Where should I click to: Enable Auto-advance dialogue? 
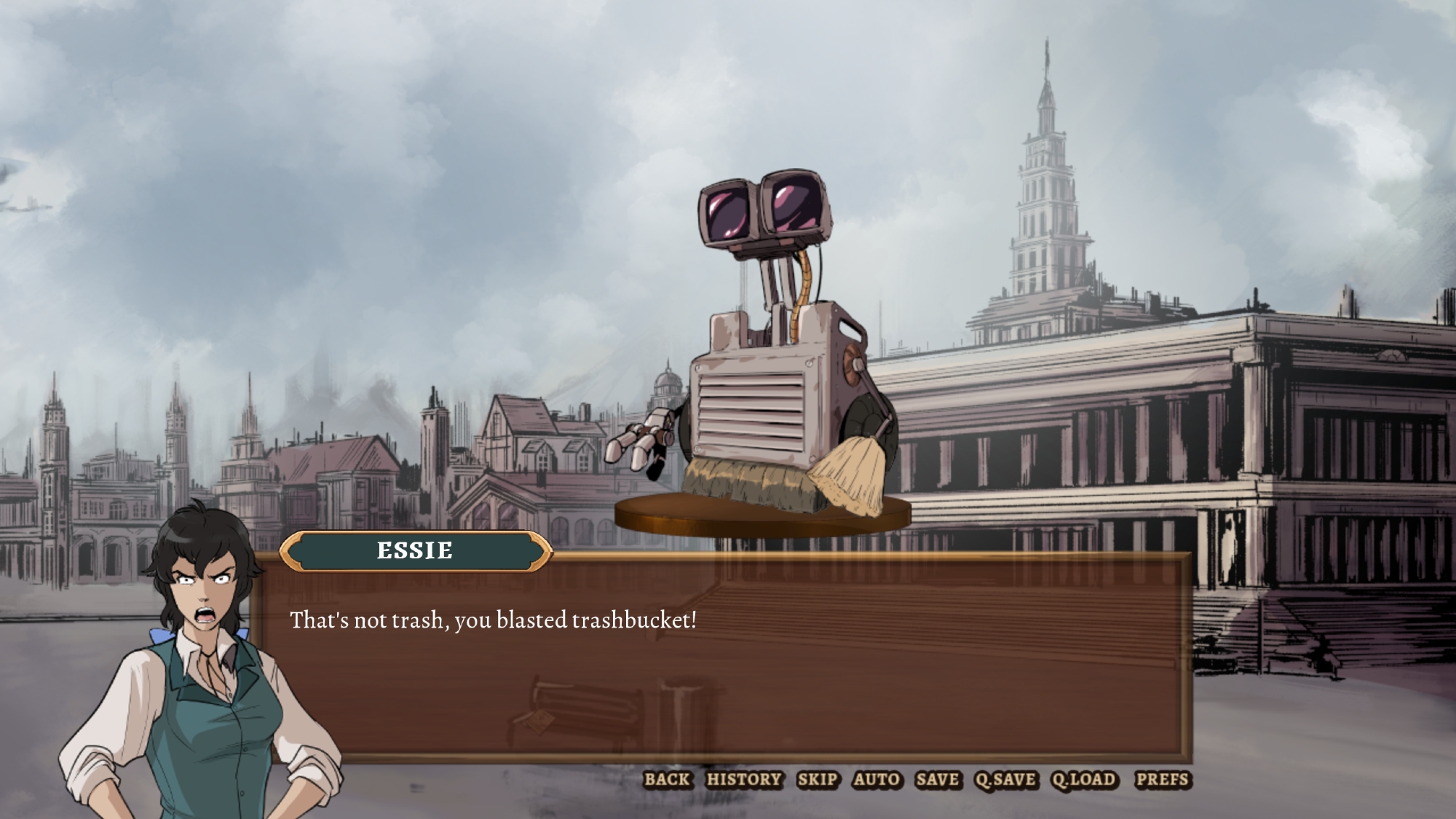tap(877, 780)
